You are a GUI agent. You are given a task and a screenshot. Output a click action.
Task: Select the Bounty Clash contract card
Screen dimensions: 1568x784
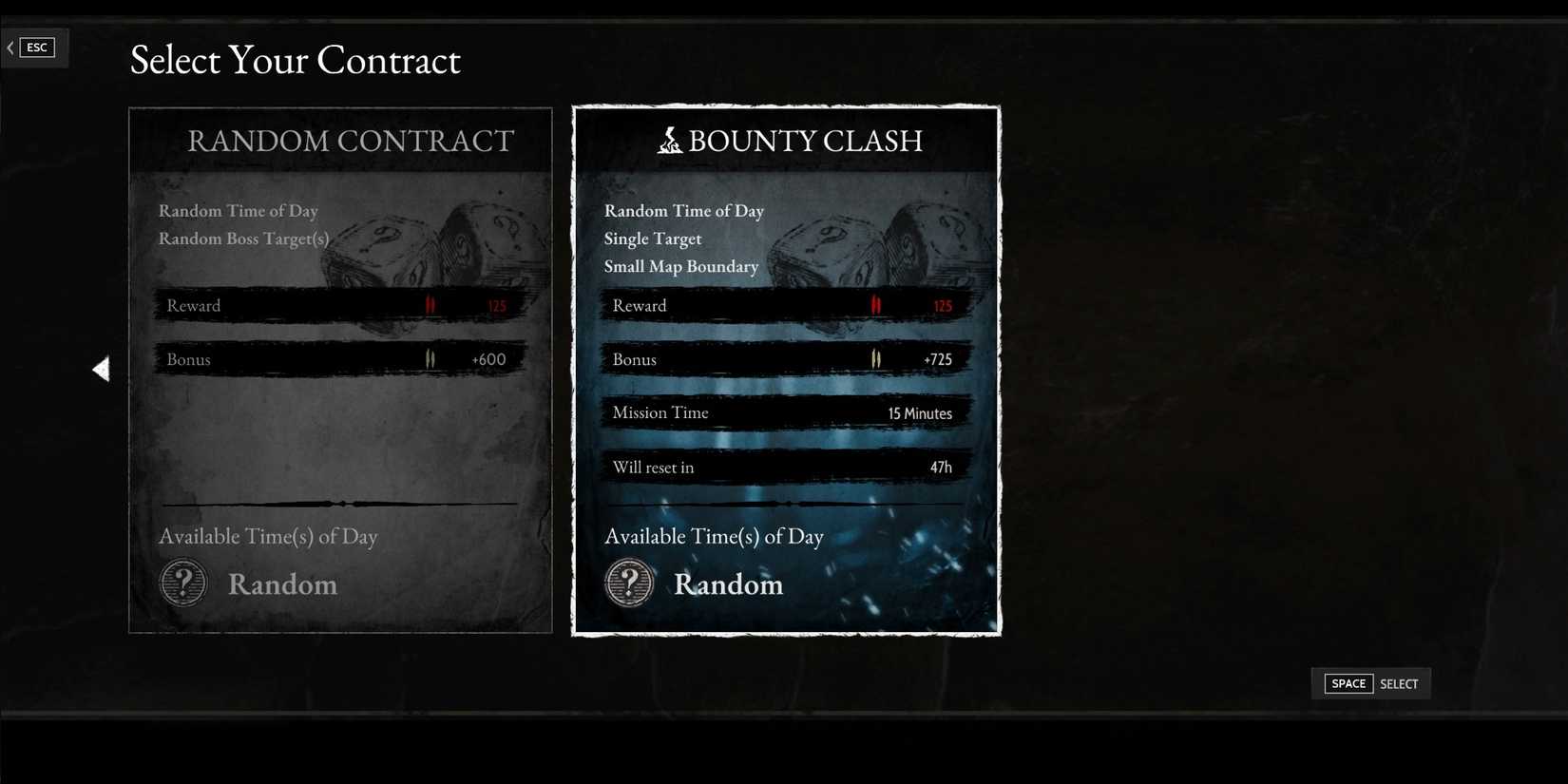786,371
